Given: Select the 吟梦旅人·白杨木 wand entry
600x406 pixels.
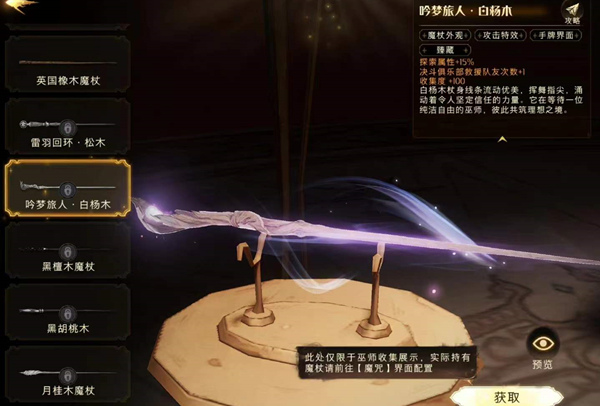Looking at the screenshot, I should click(x=68, y=190).
